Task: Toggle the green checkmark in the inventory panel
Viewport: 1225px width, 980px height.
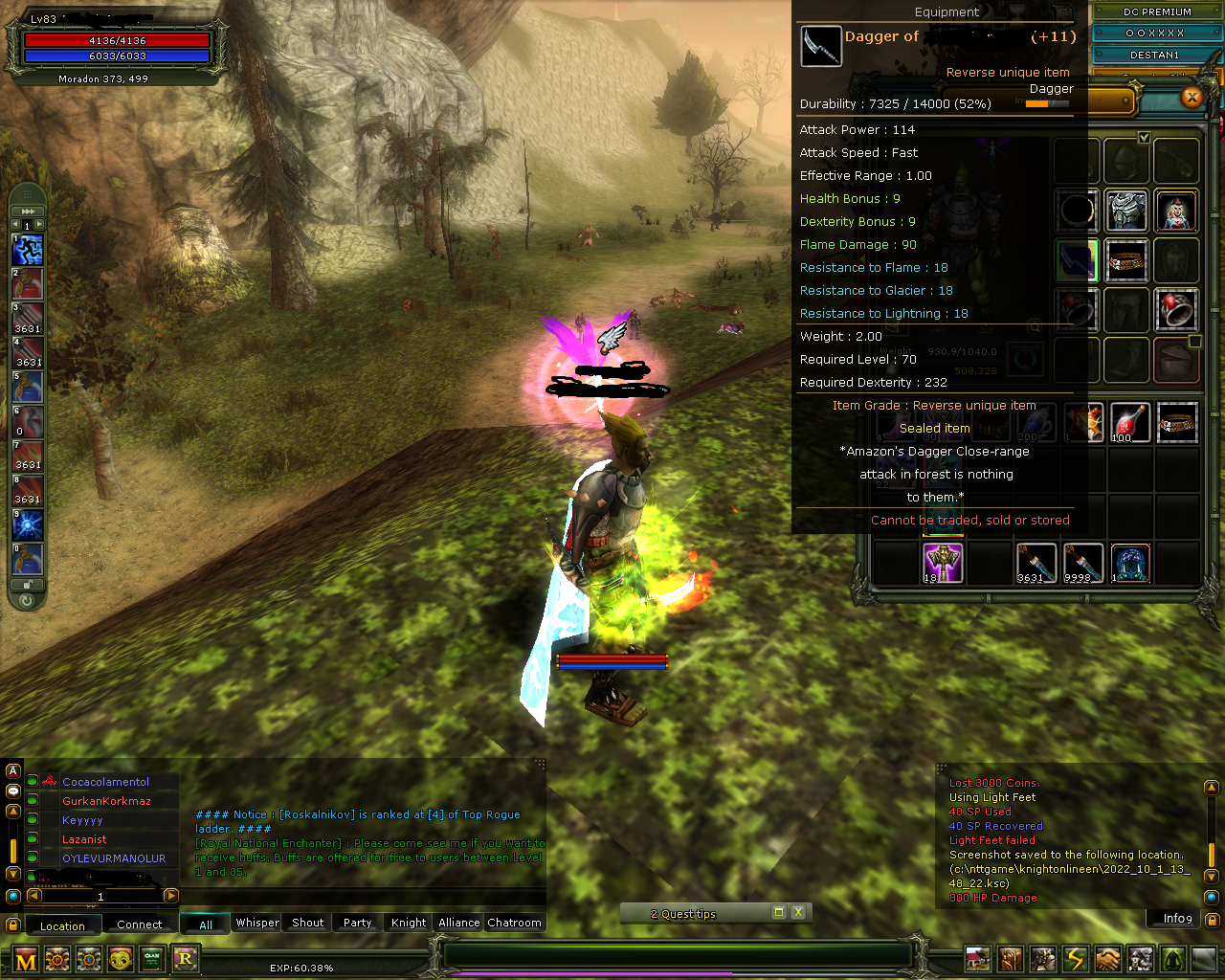Action: click(x=1145, y=137)
